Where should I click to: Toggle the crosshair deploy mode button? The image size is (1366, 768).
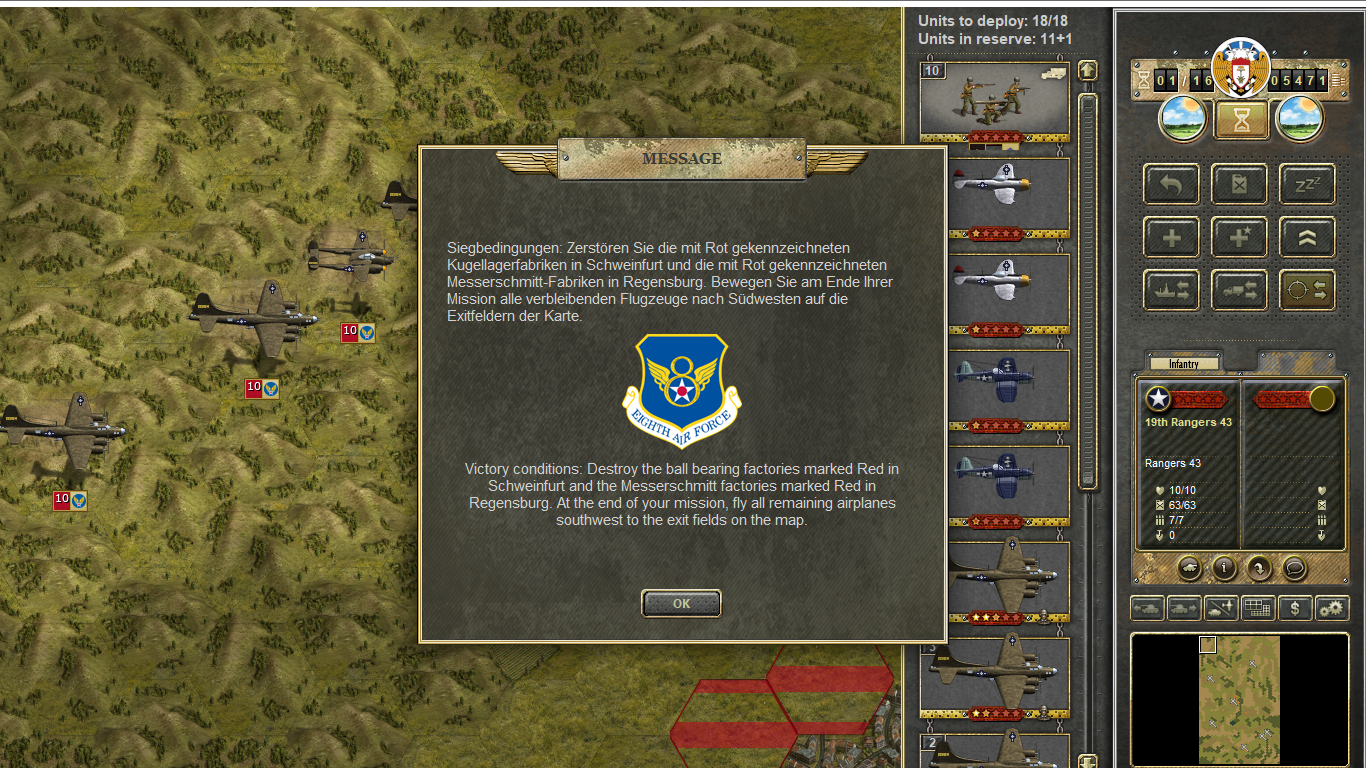[1307, 290]
